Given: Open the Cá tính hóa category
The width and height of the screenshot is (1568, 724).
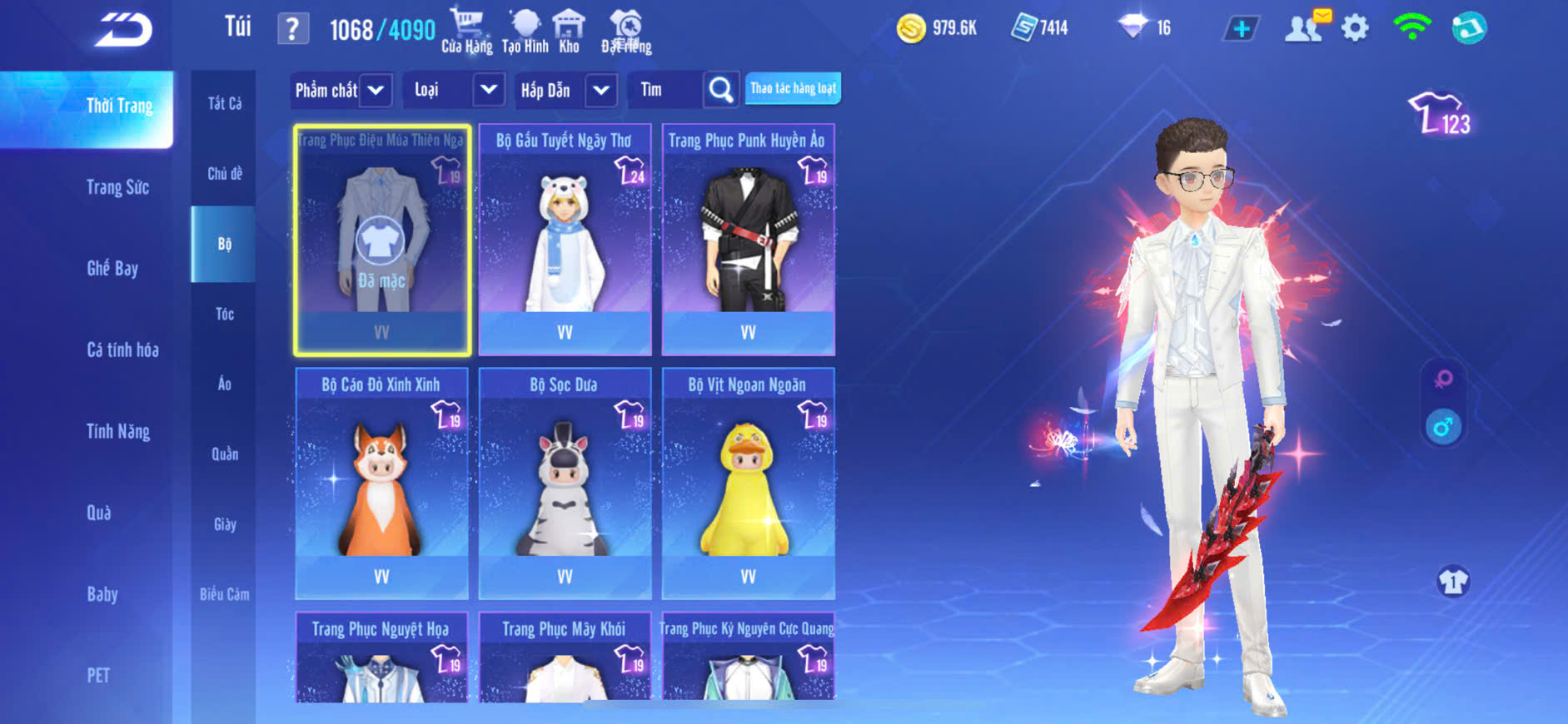Looking at the screenshot, I should coord(122,350).
